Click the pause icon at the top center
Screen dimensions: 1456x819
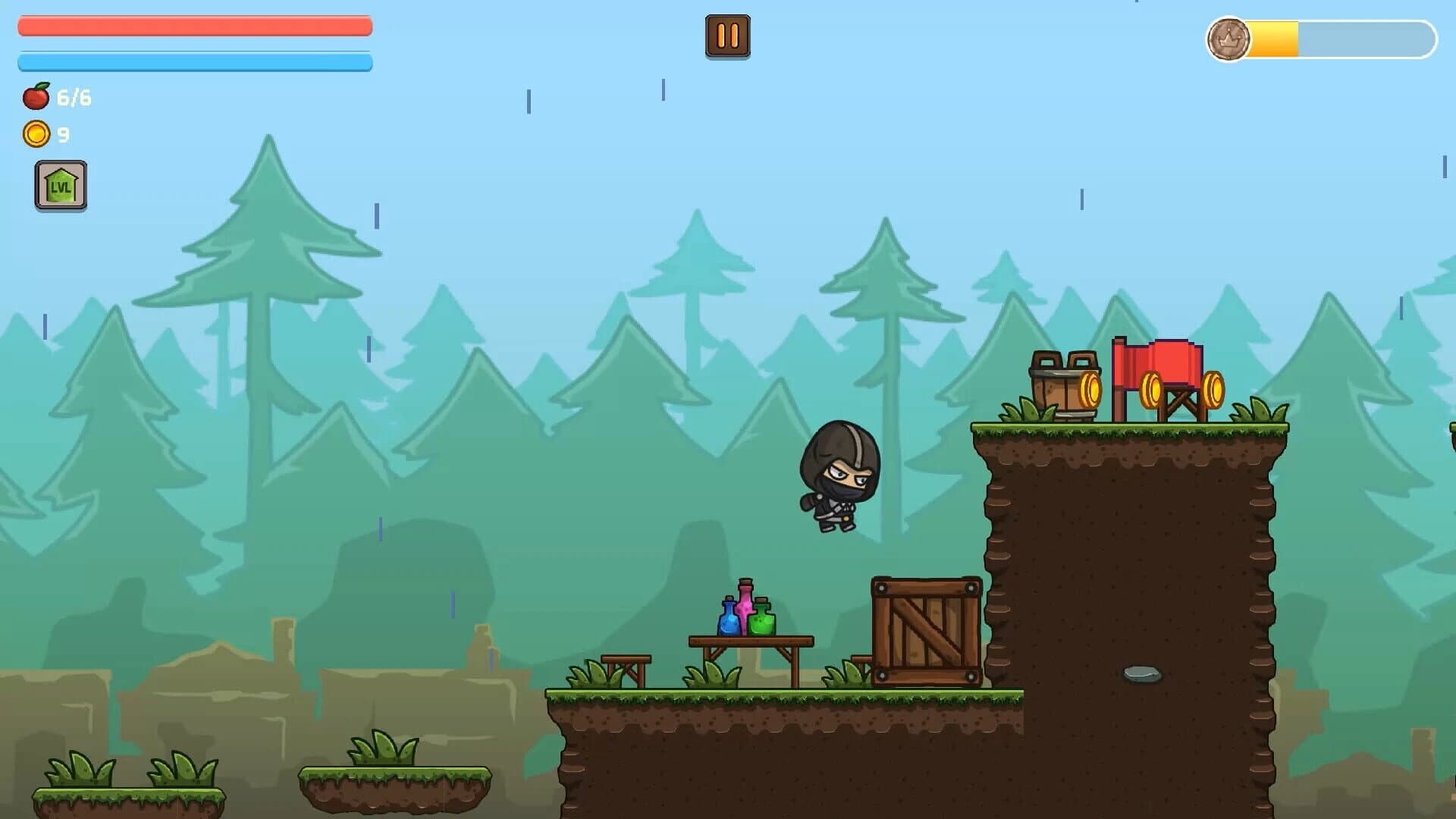coord(728,34)
